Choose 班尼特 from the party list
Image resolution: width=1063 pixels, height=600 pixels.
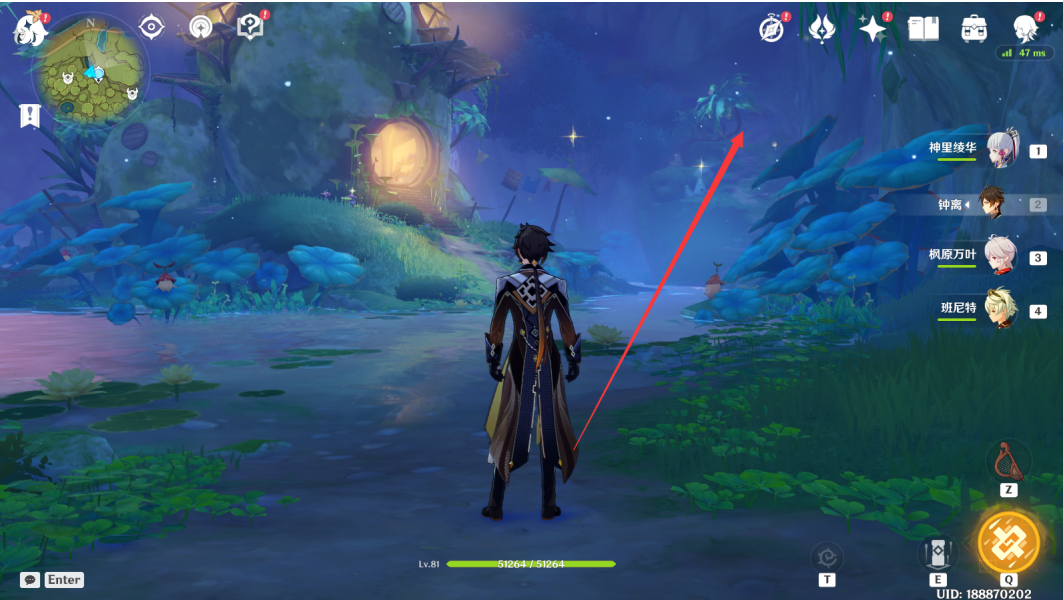point(1001,309)
